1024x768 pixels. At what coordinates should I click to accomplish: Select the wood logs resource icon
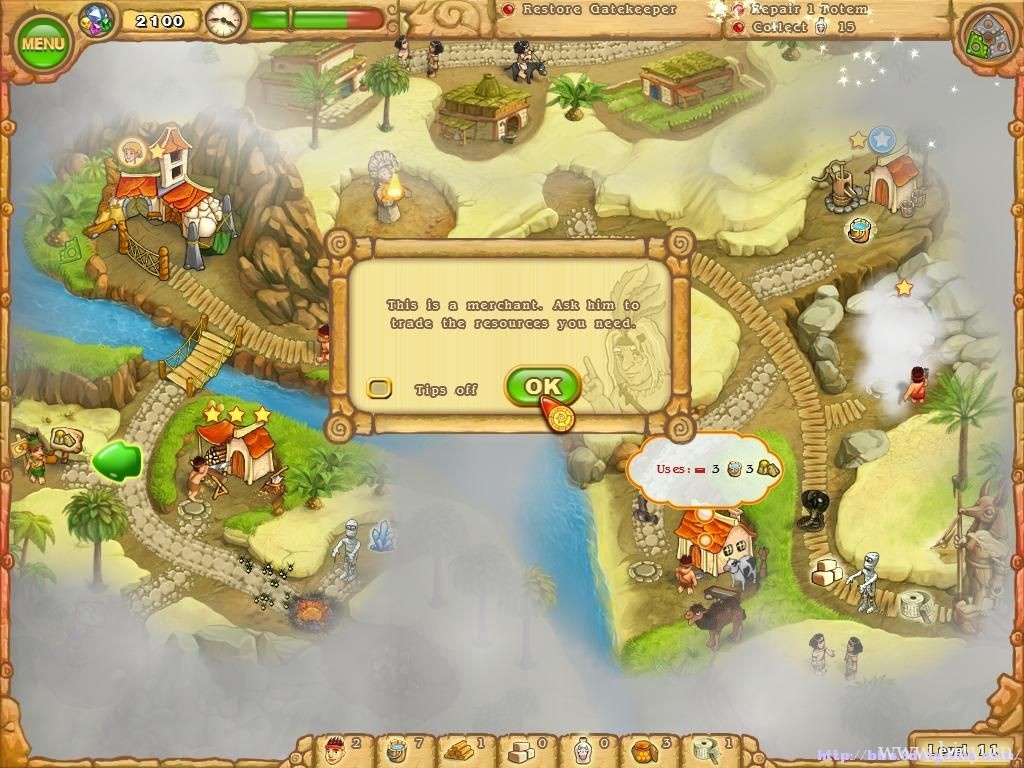point(459,747)
